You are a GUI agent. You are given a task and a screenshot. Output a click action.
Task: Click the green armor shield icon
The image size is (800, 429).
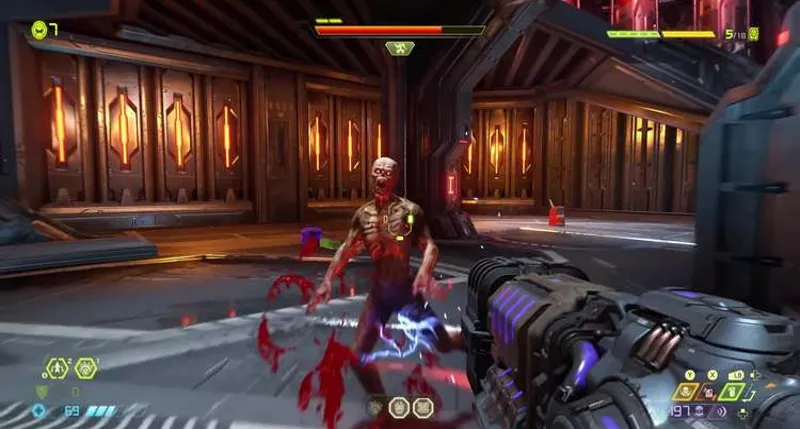(x=40, y=392)
